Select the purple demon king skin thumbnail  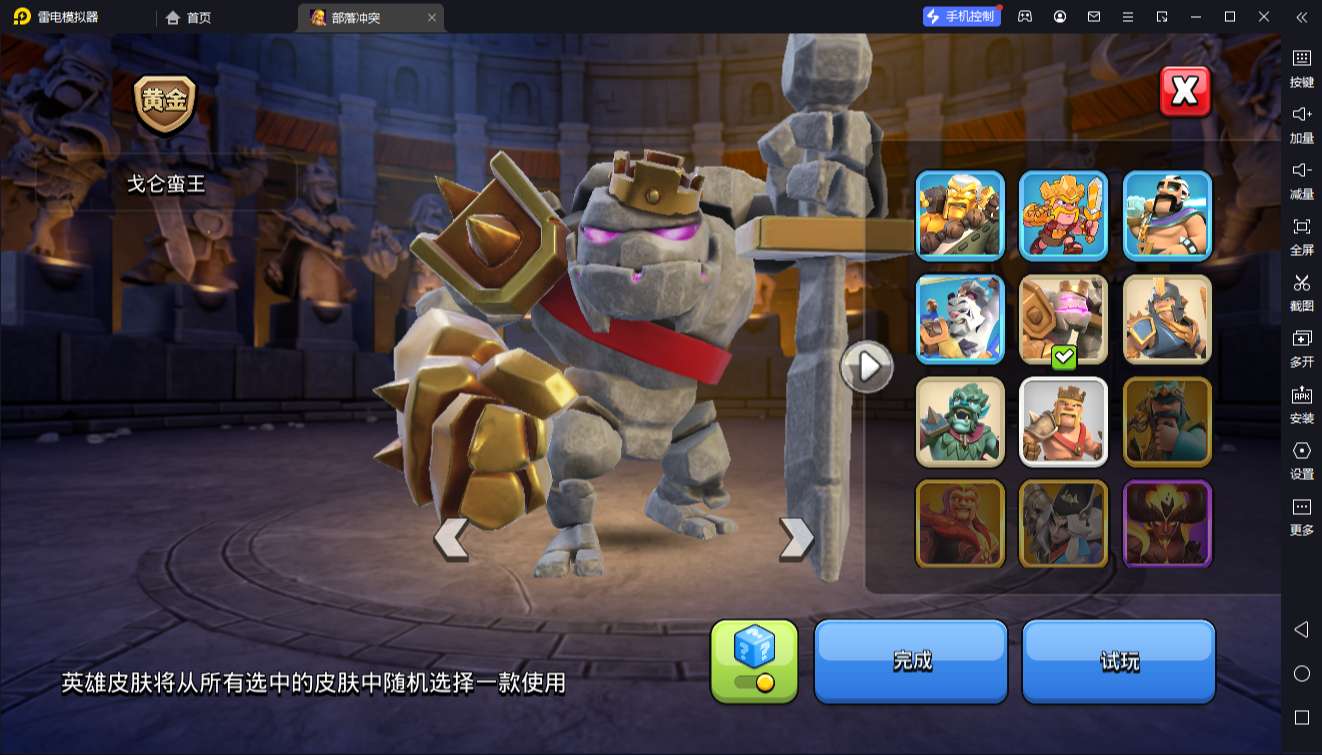click(1166, 523)
